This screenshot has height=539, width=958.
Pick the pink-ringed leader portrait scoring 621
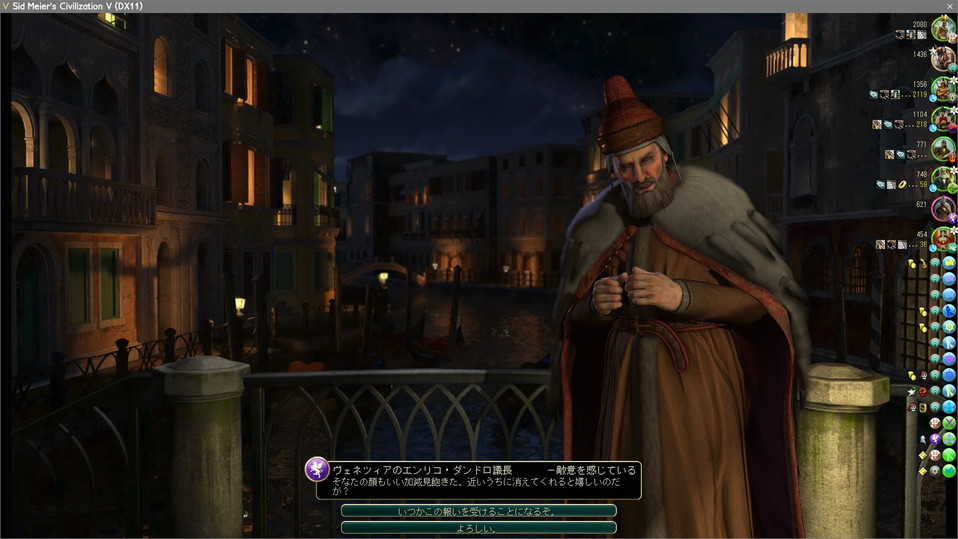[x=943, y=209]
